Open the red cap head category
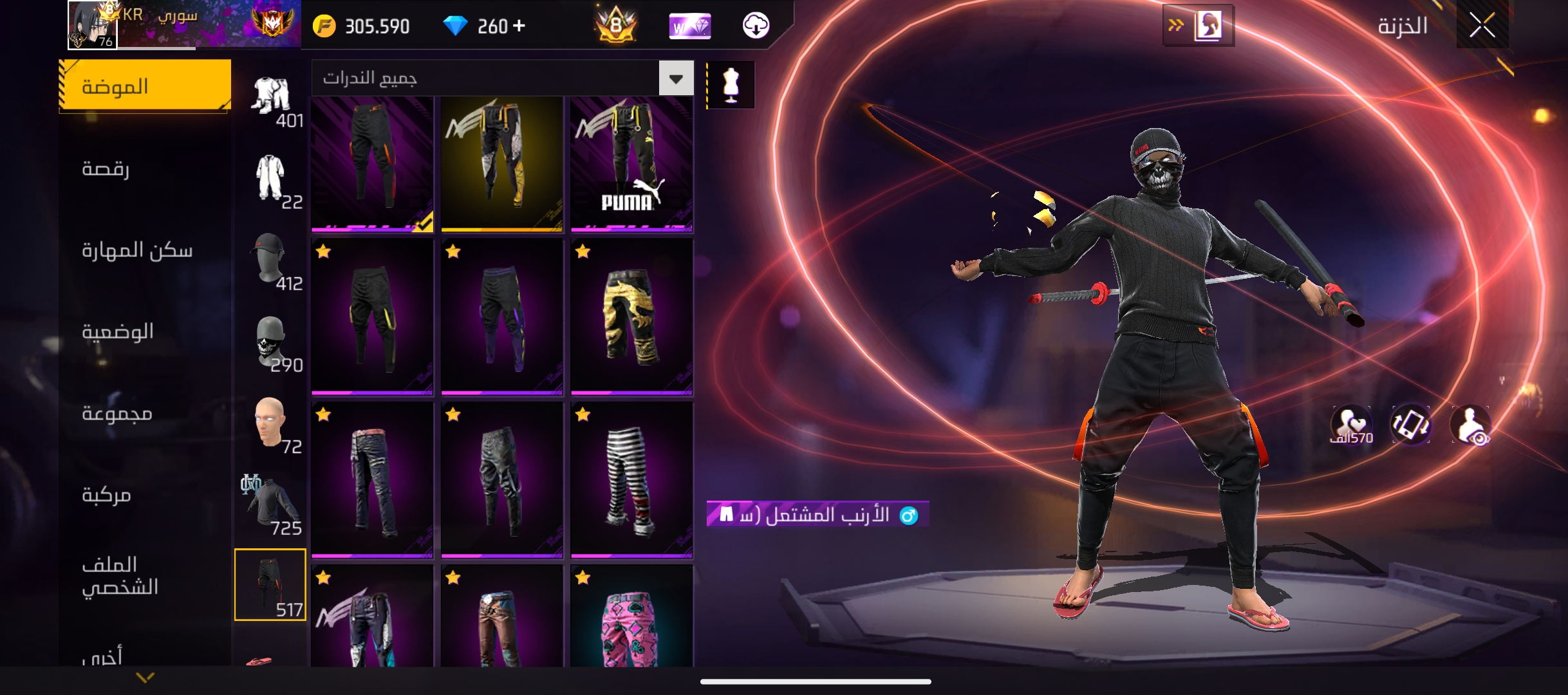 pyautogui.click(x=270, y=261)
